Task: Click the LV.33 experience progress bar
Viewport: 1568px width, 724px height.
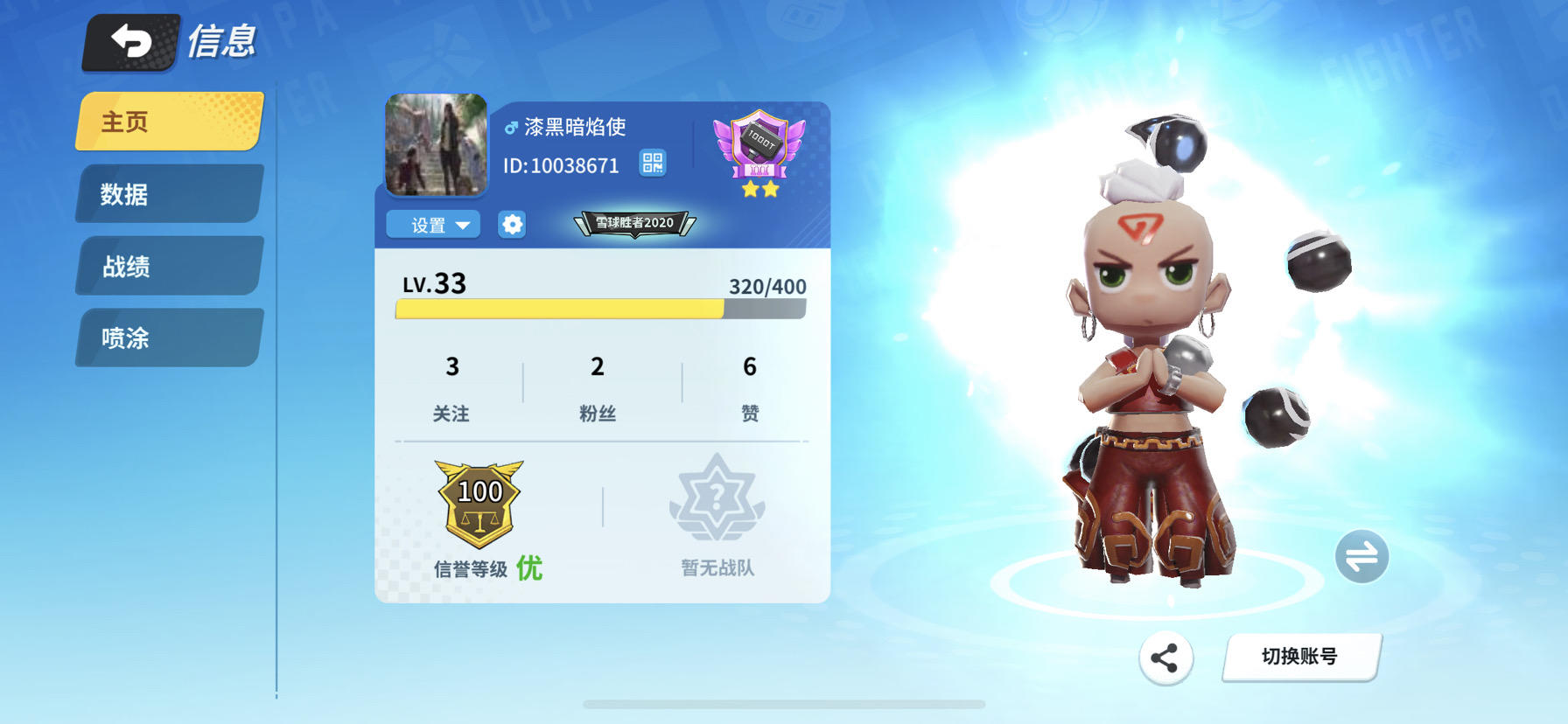Action: point(599,308)
